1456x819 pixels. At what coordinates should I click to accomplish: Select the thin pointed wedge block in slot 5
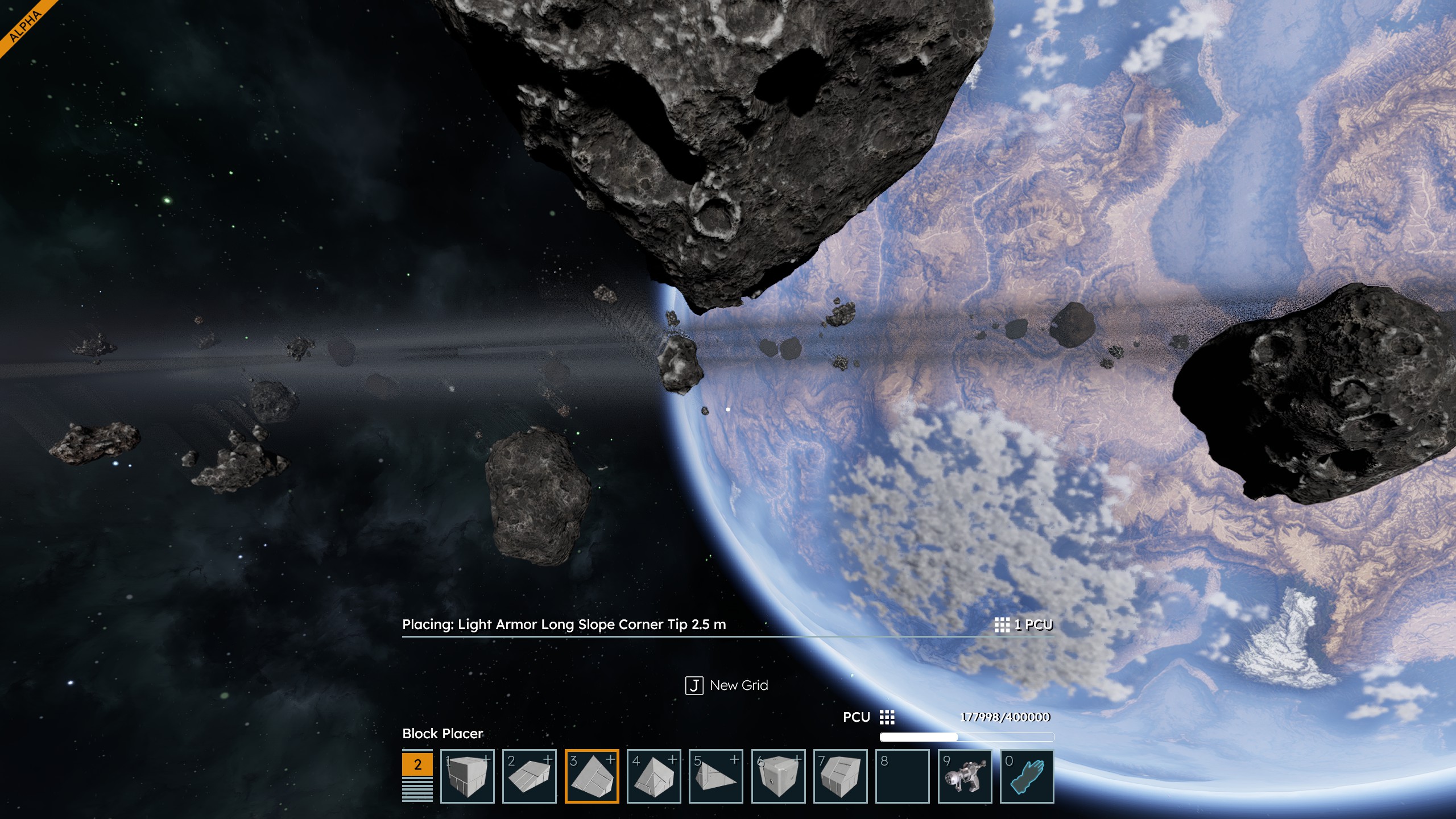[715, 776]
